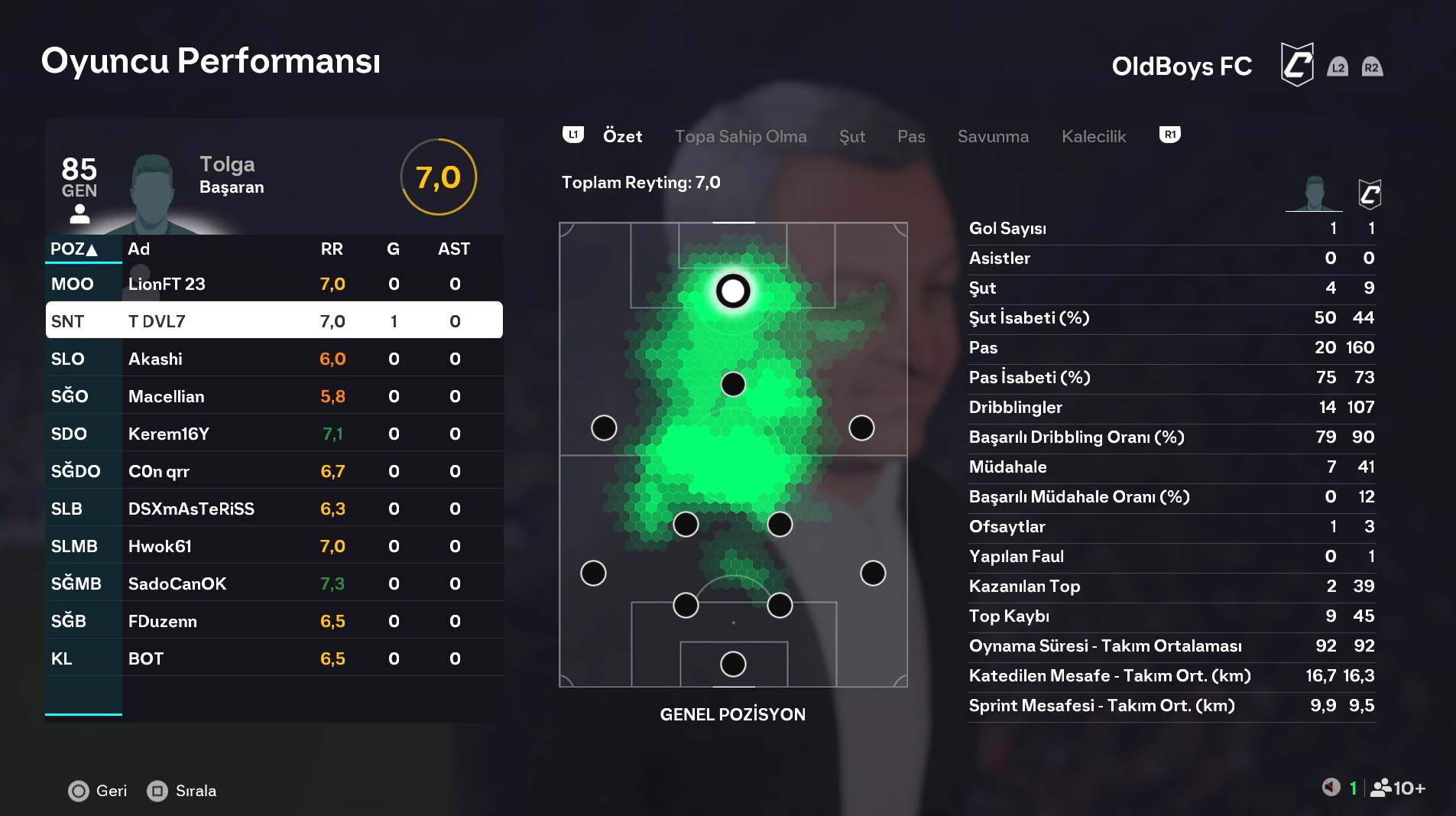Sort the list by RR column
This screenshot has width=1456, height=816.
click(x=332, y=249)
